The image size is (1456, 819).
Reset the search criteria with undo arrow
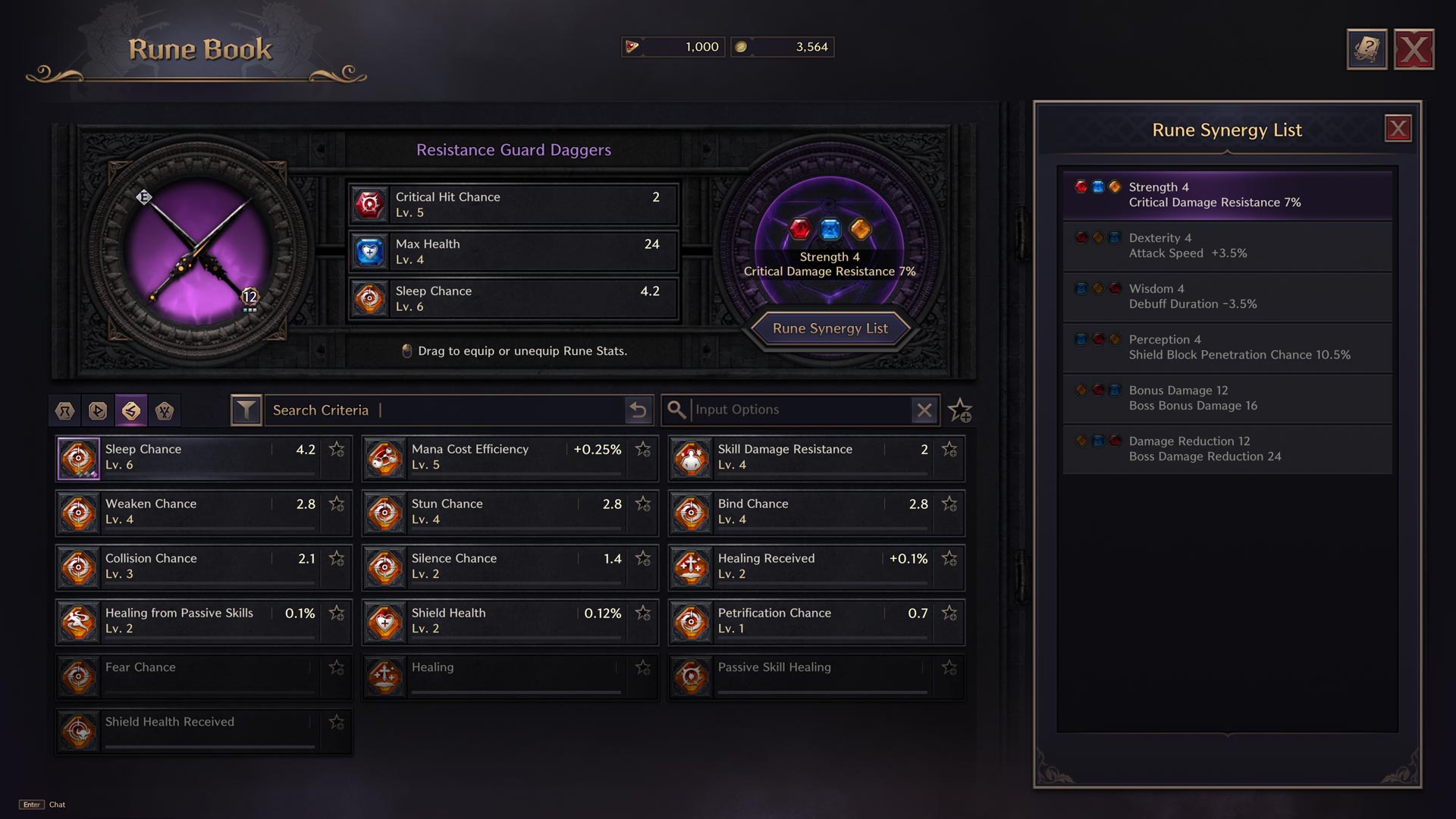[x=639, y=410]
